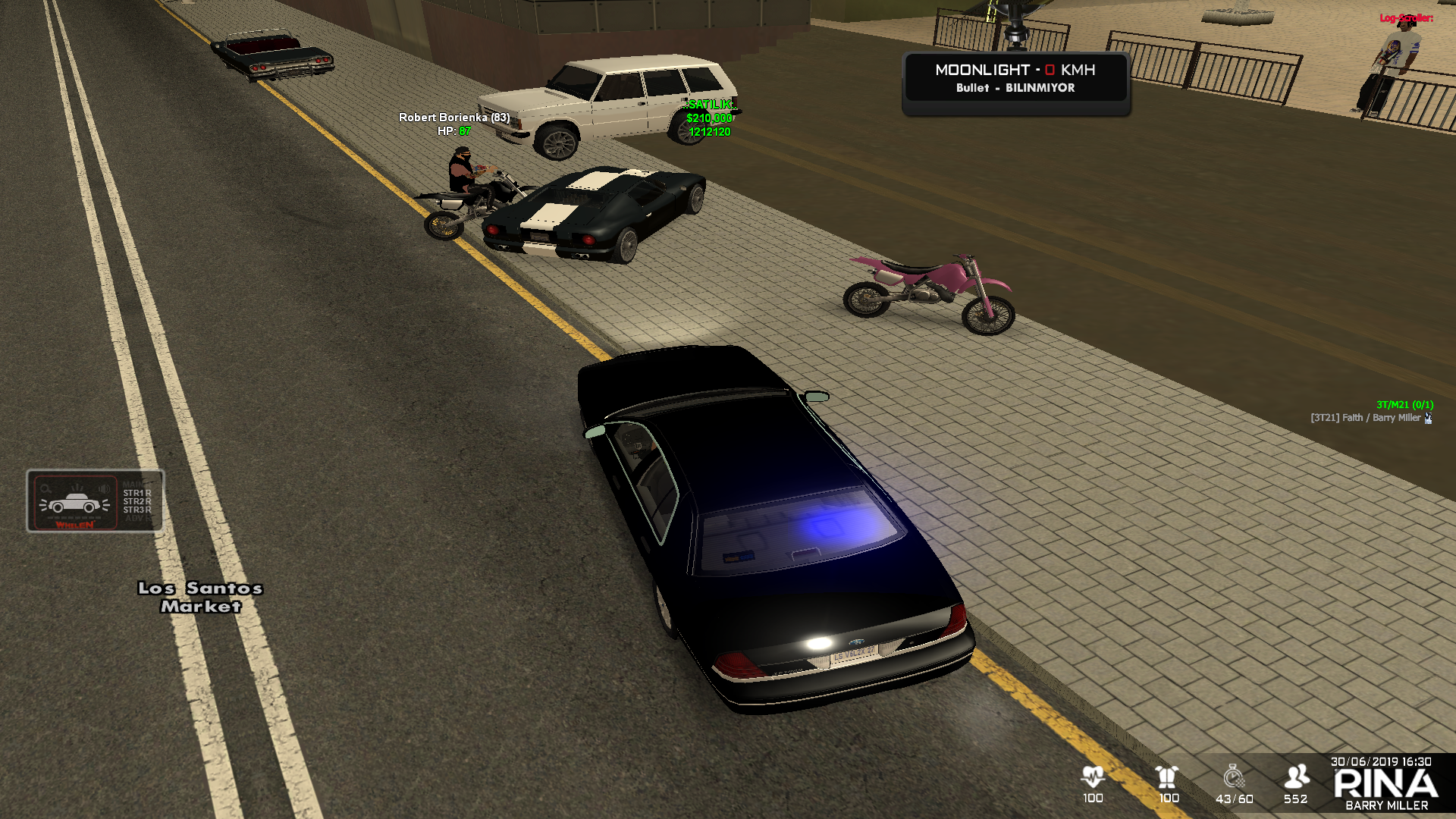
Task: Click the RINA server logo
Action: (x=1385, y=784)
